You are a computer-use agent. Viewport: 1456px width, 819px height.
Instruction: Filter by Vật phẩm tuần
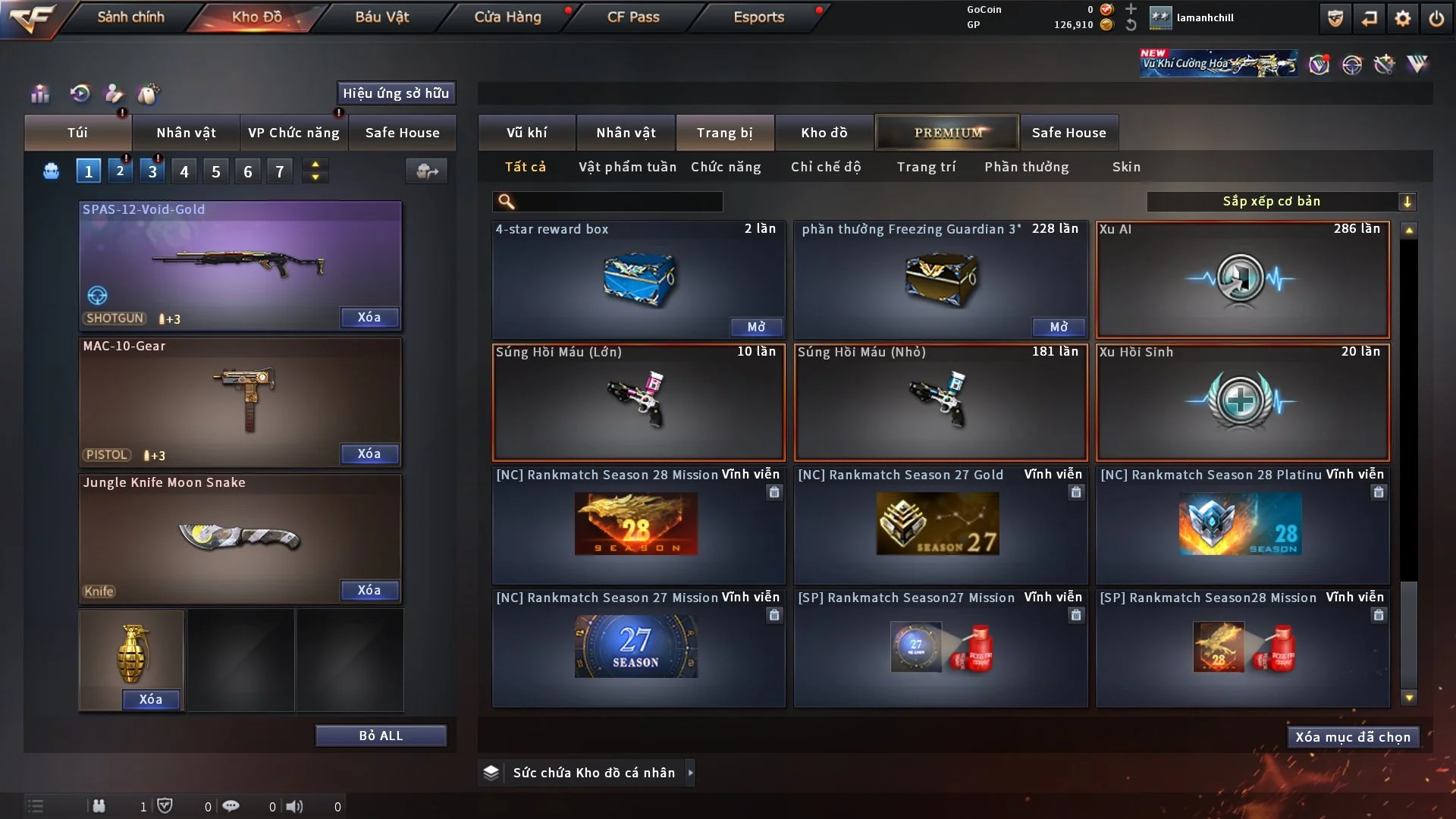point(627,167)
